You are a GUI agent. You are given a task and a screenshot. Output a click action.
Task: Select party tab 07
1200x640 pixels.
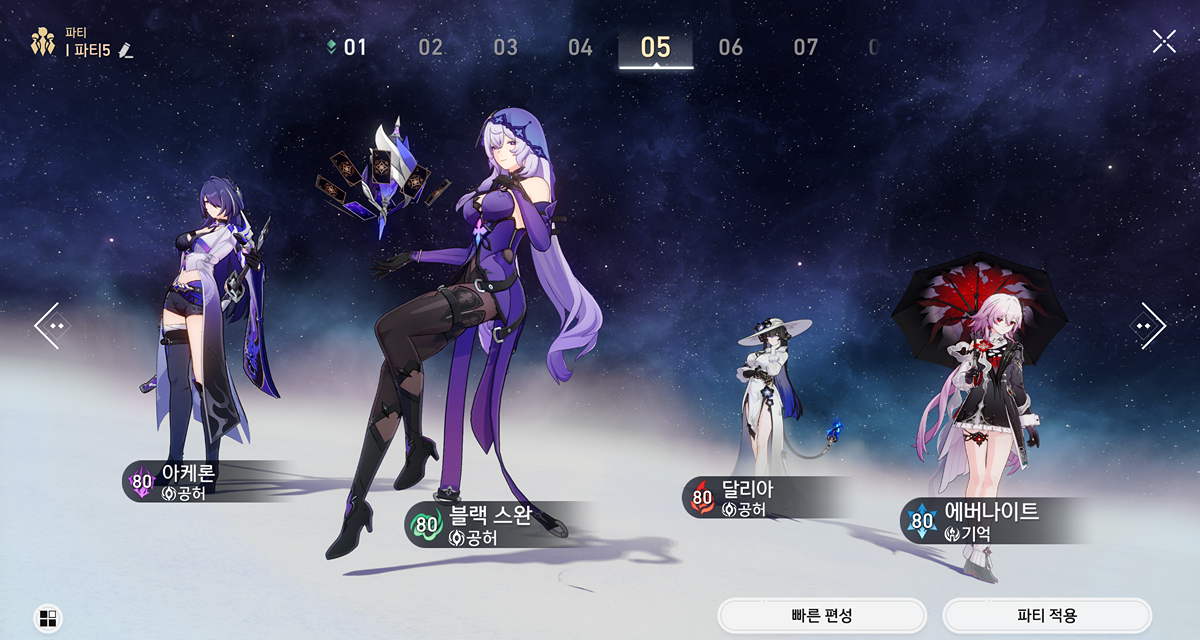click(806, 47)
